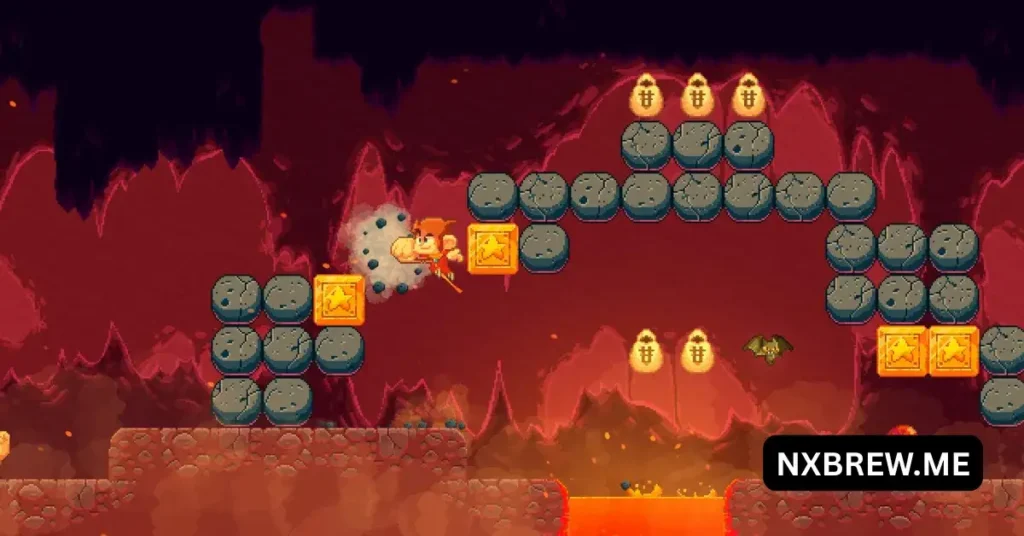Click the NXBREW.ME watermark badge
The image size is (1024, 536).
872,463
